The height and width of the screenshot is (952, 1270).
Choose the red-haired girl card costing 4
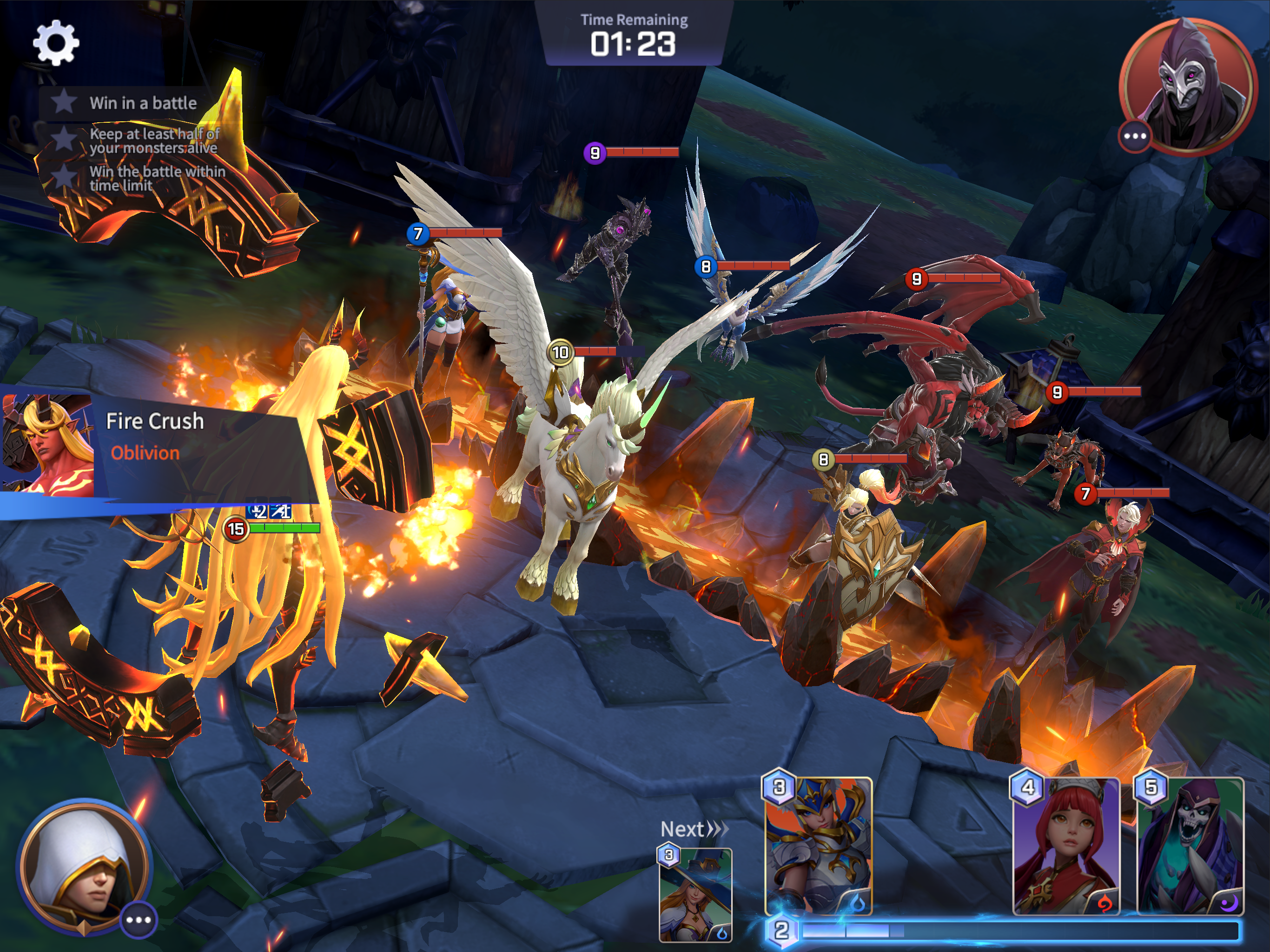coord(1065,846)
